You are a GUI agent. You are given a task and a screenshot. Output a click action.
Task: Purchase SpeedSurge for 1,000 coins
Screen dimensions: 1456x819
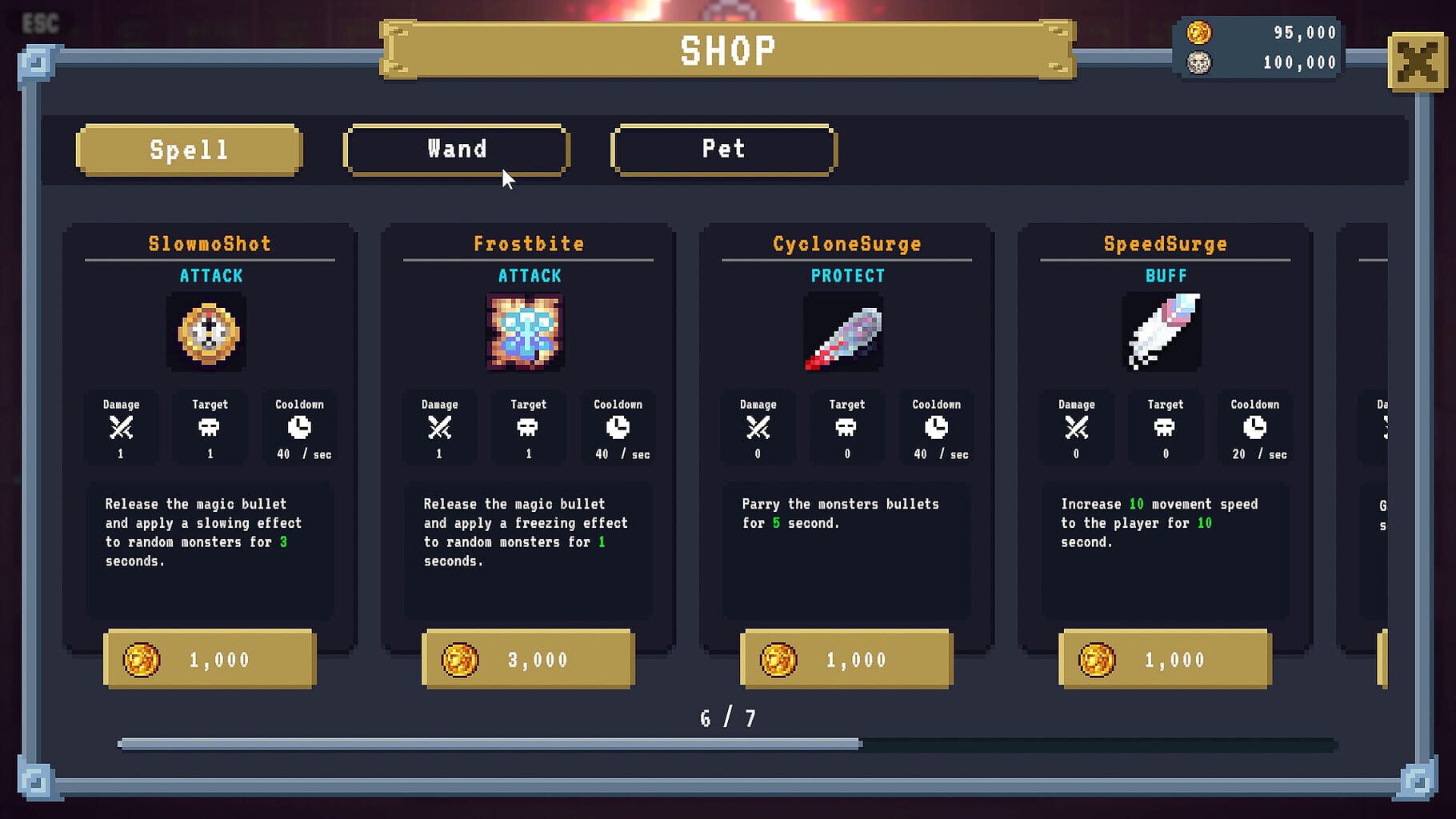click(x=1164, y=660)
